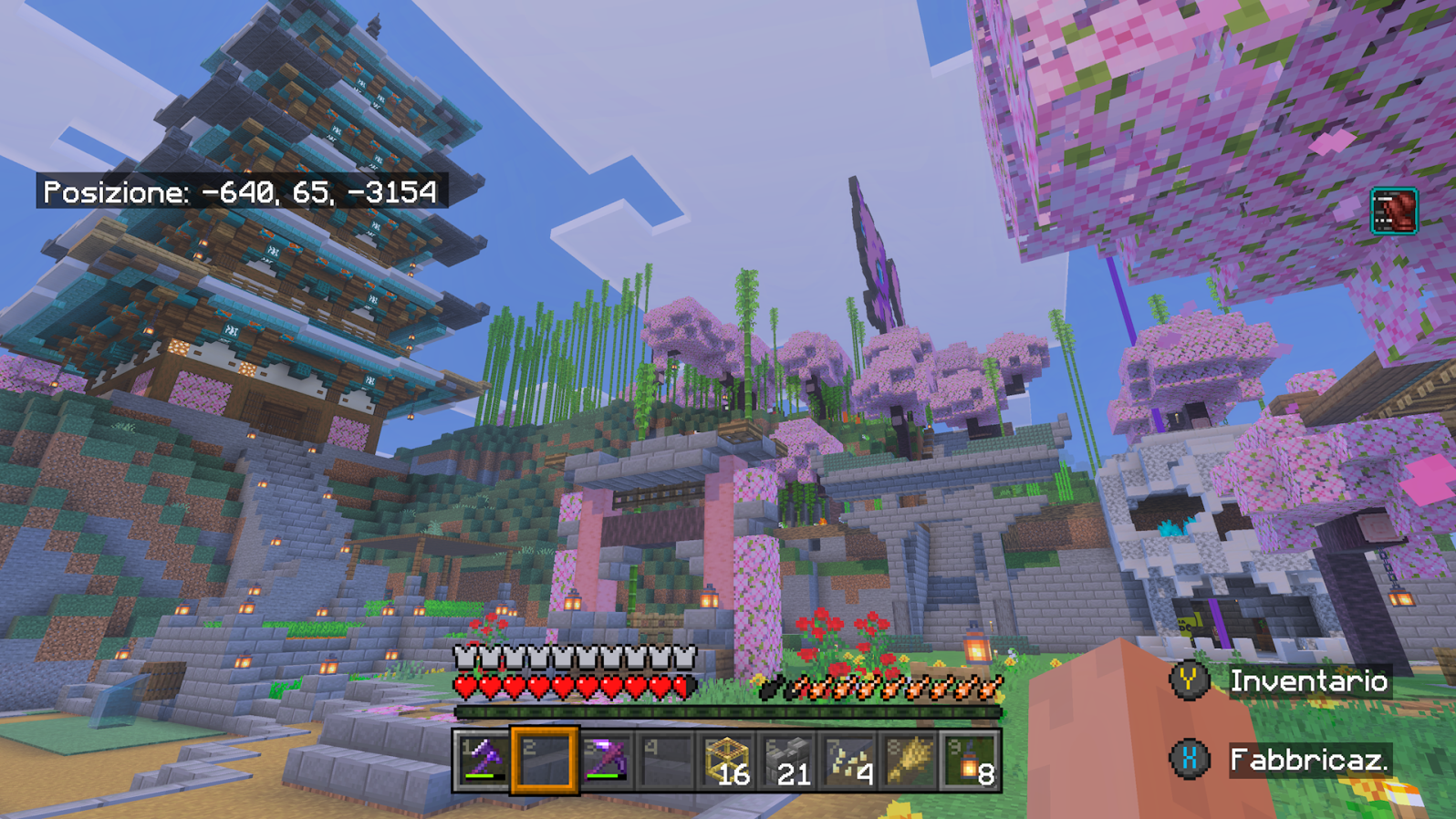Choose the lantern stack of 8
1456x819 pixels.
click(x=971, y=760)
